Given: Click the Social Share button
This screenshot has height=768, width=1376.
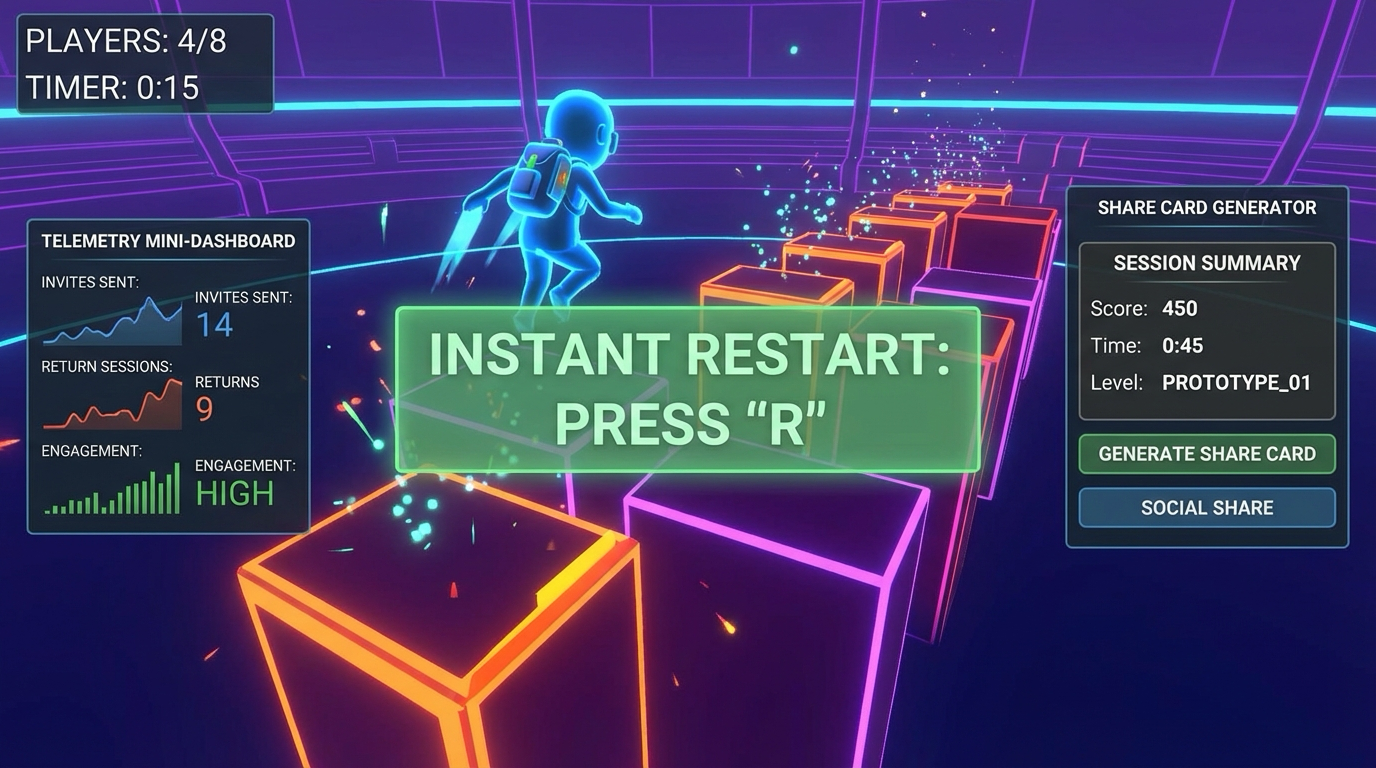Looking at the screenshot, I should (1206, 507).
